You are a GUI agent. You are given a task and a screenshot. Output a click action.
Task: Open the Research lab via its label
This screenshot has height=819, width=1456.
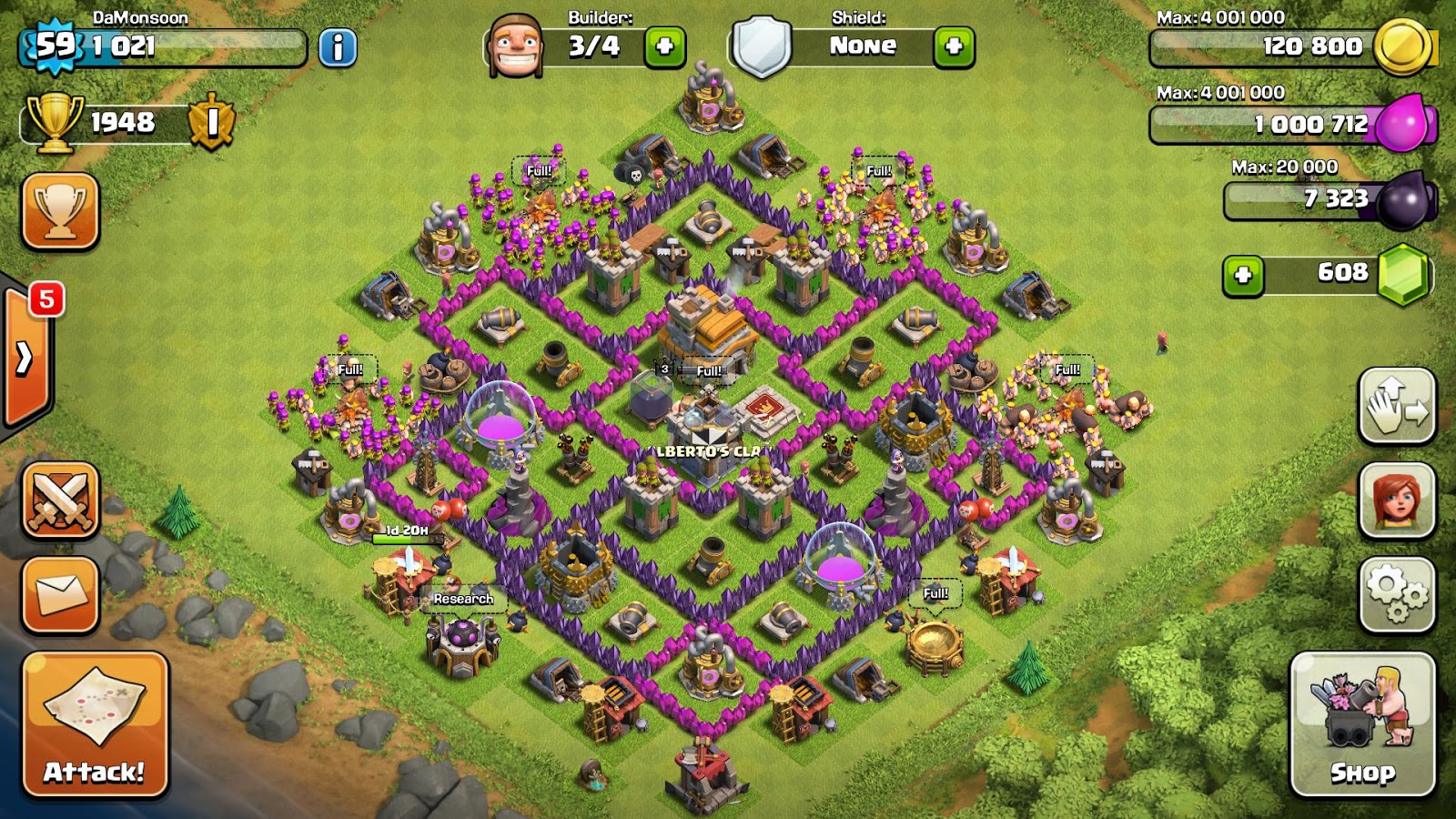pyautogui.click(x=464, y=600)
